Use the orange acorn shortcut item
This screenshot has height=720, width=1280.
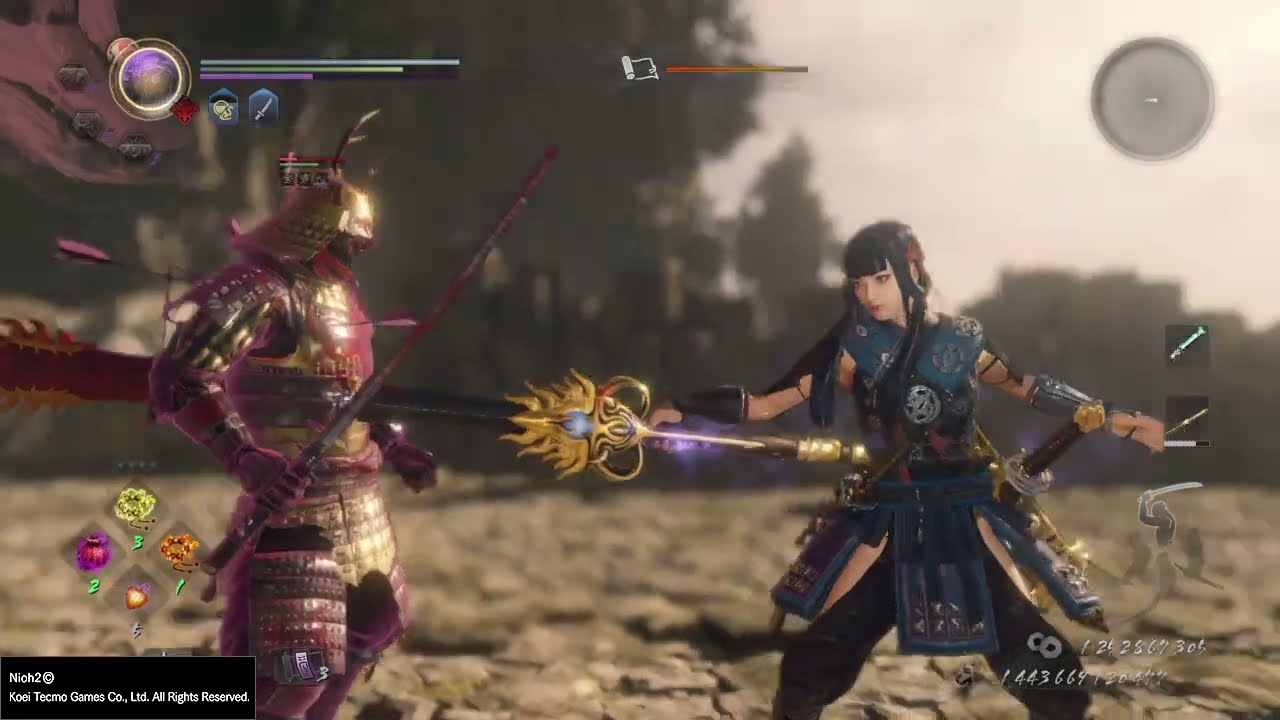(x=137, y=597)
